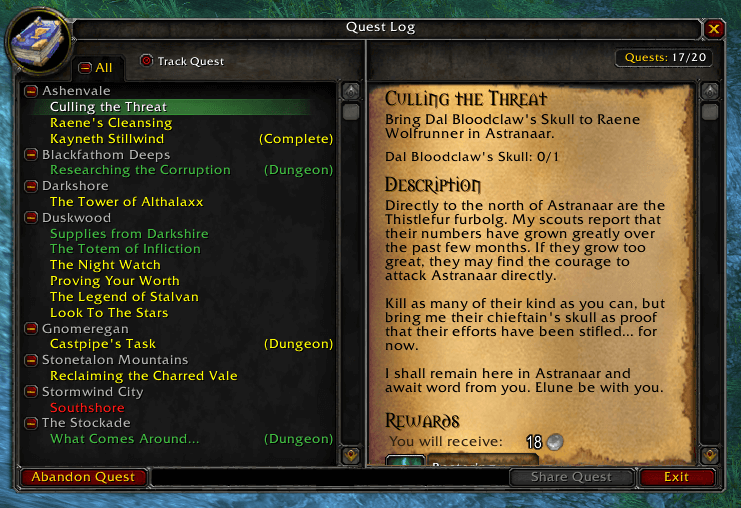The width and height of the screenshot is (741, 508).
Task: Choose What Comes Around... dungeon quest
Action: [x=125, y=439]
